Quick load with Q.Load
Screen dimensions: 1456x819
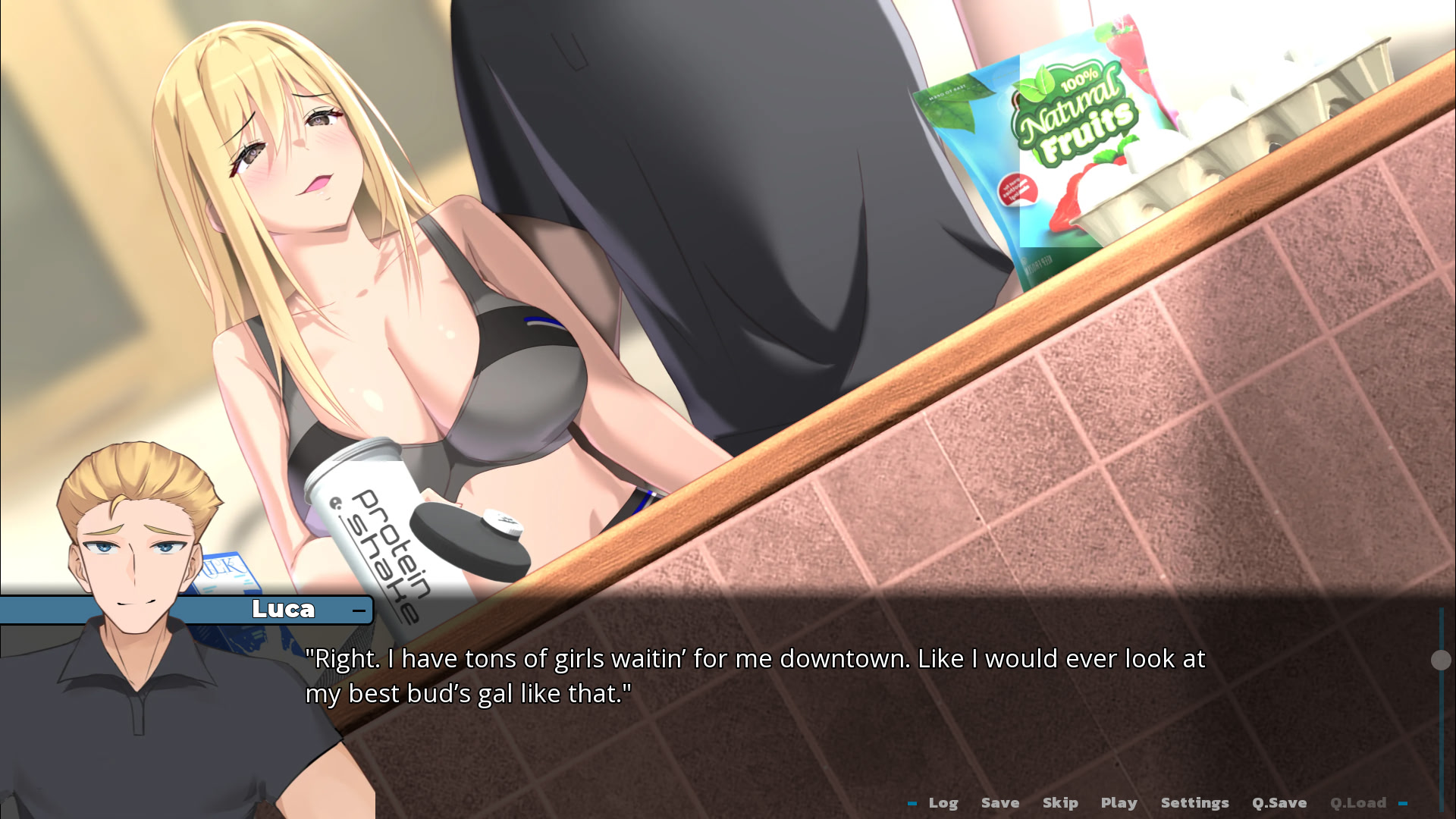(x=1357, y=802)
